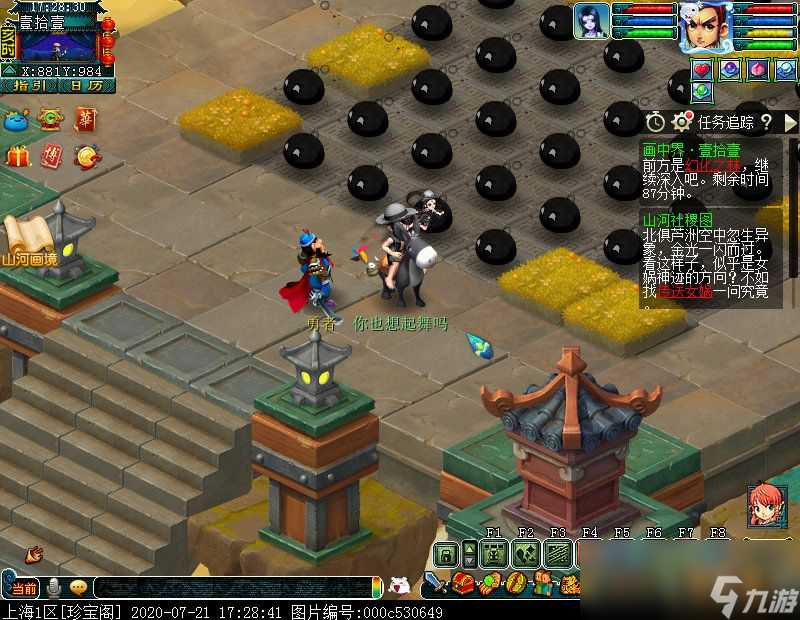Click the minimap preview under 壹拾壹
Image resolution: width=800 pixels, height=620 pixels.
[x=58, y=46]
